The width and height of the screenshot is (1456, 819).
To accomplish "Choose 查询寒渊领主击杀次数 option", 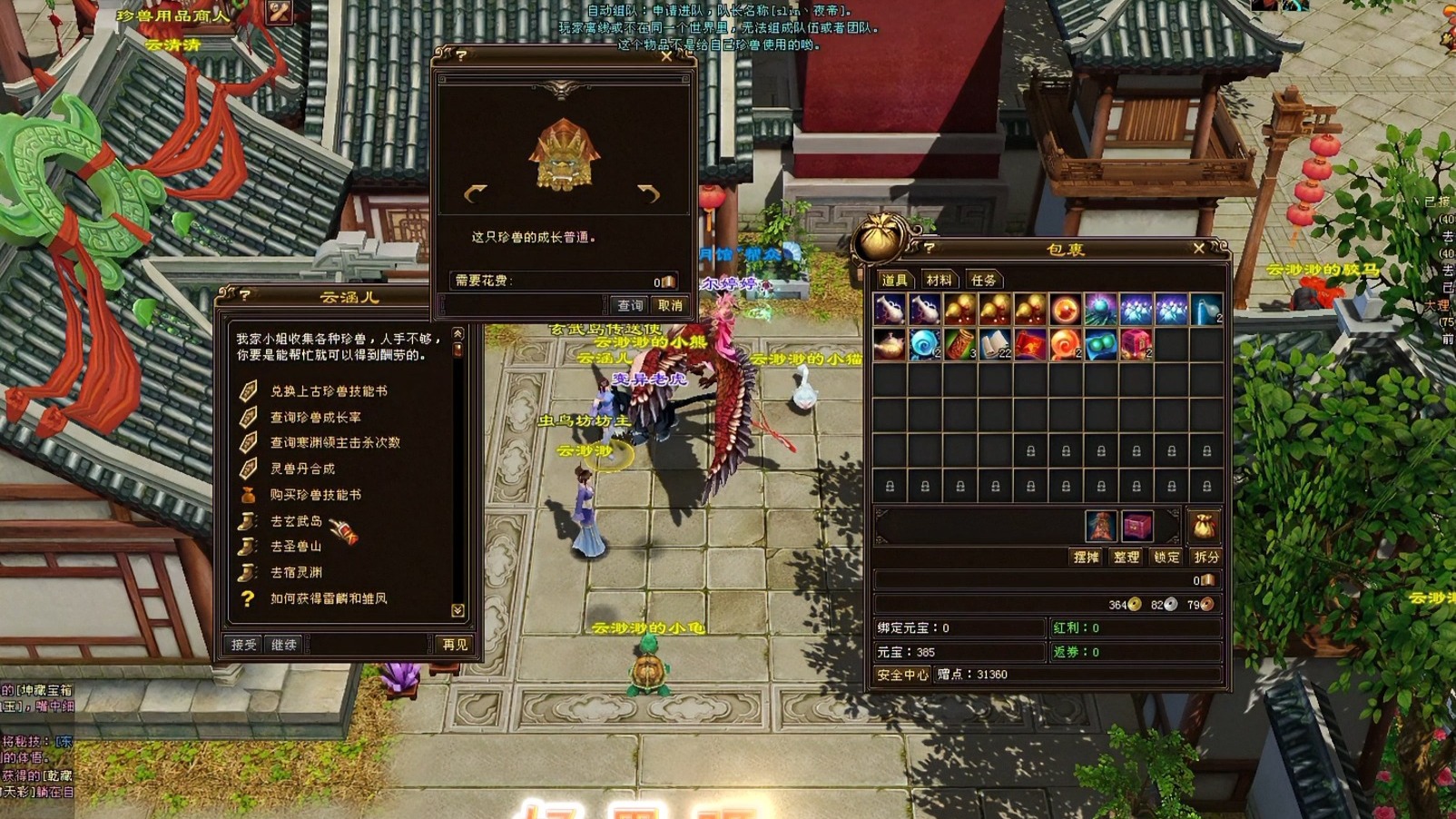I will [x=335, y=443].
